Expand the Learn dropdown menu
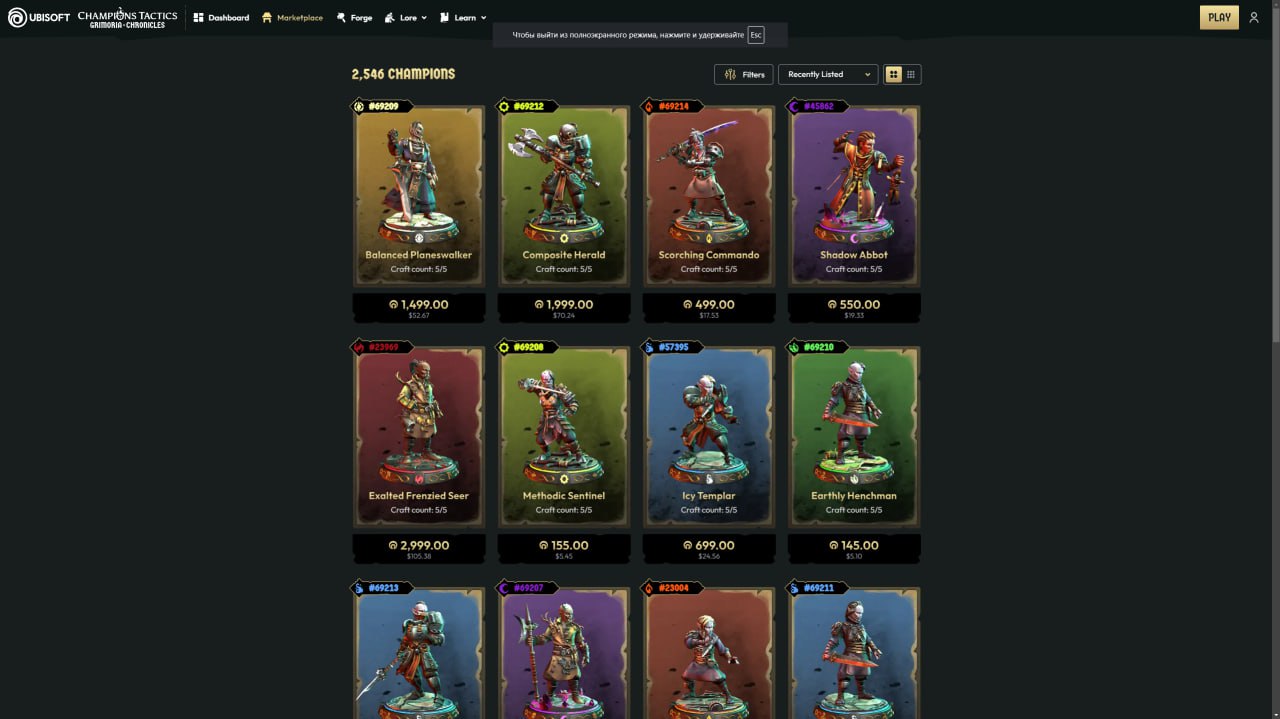The height and width of the screenshot is (719, 1280). pyautogui.click(x=463, y=18)
